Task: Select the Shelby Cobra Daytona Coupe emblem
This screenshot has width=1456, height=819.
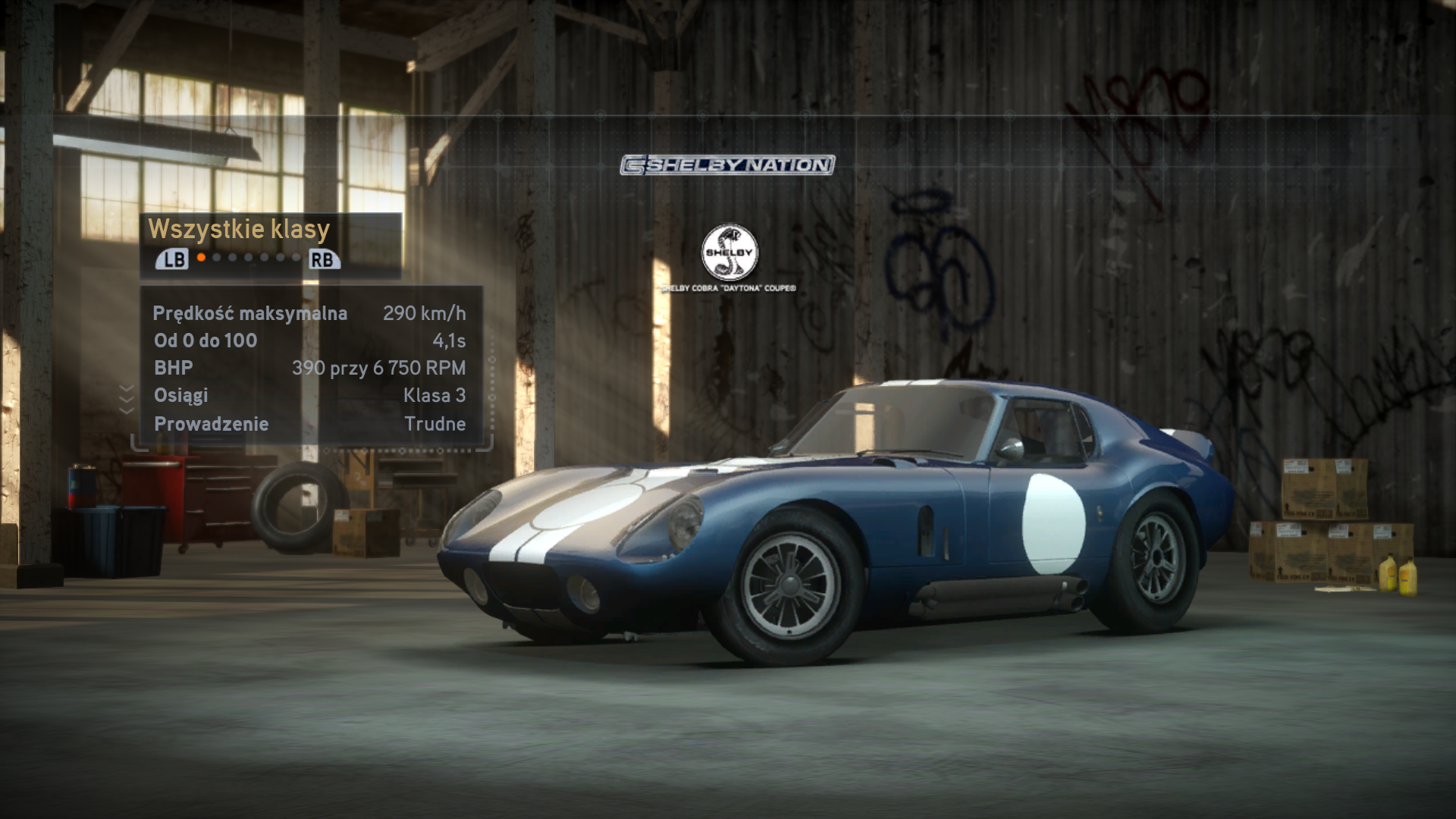Action: (x=729, y=253)
